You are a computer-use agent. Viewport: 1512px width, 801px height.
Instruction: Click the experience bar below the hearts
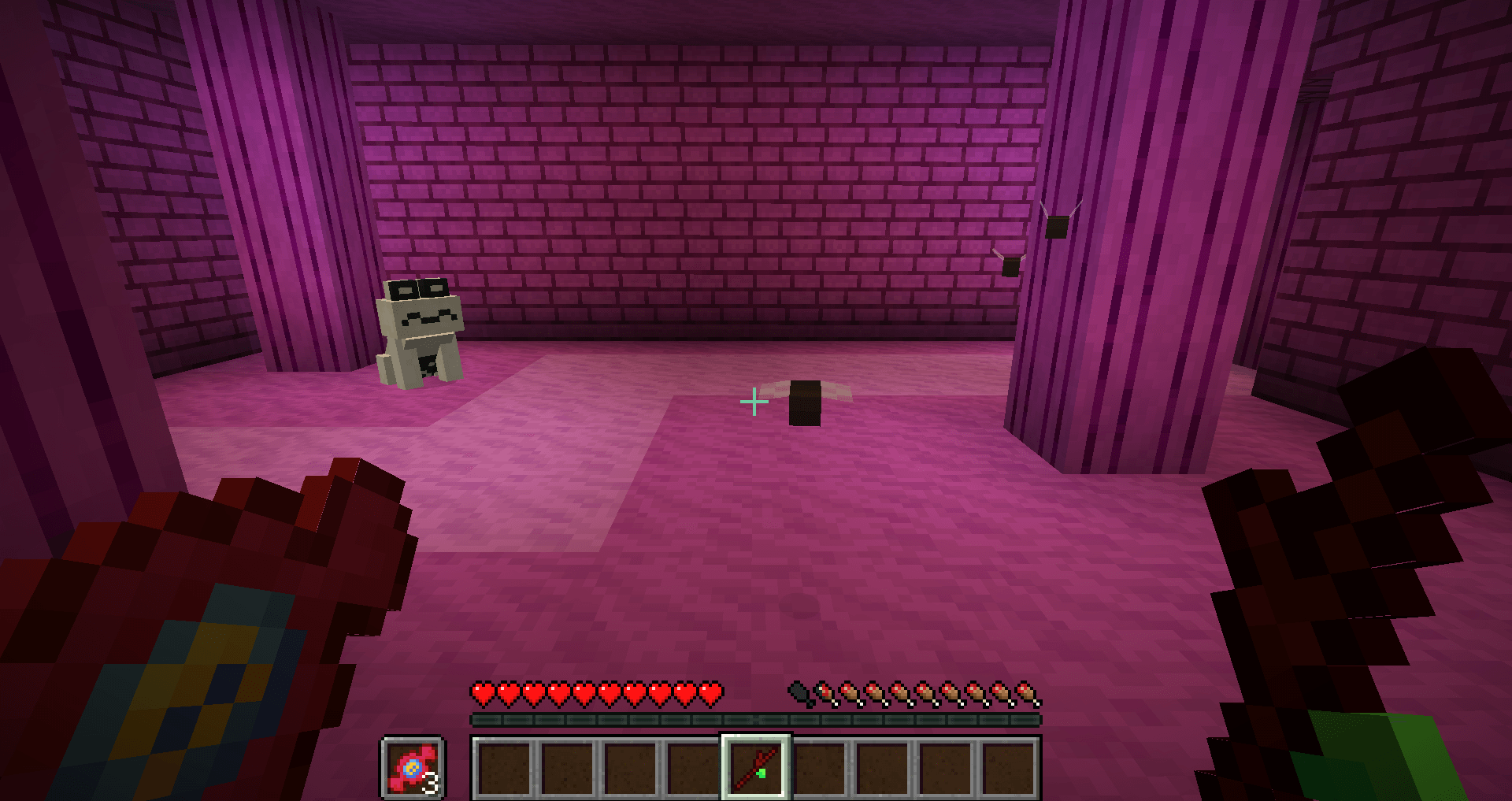pyautogui.click(x=754, y=718)
